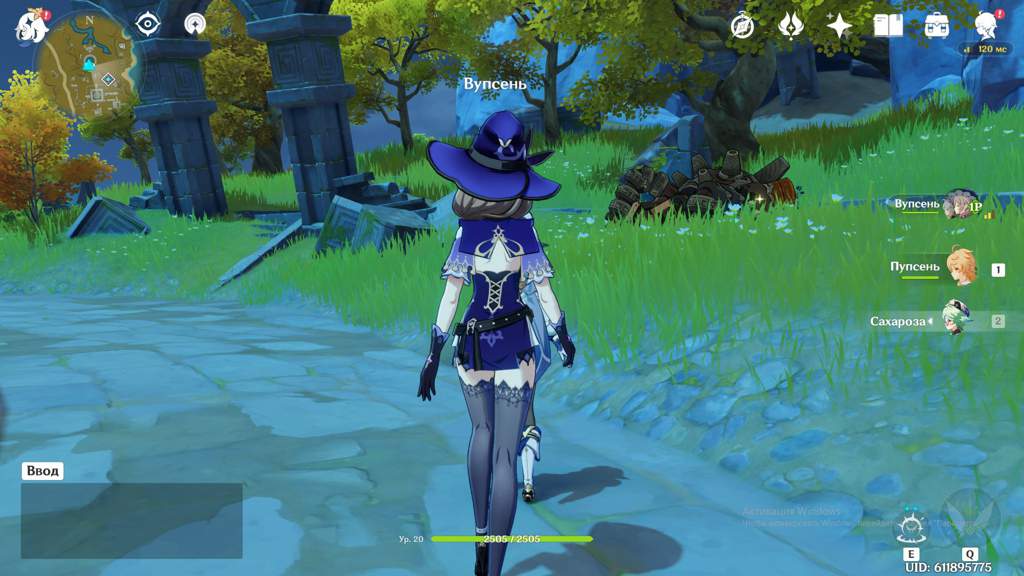Switch to party member Сахароза
1024x576 pixels.
click(955, 320)
